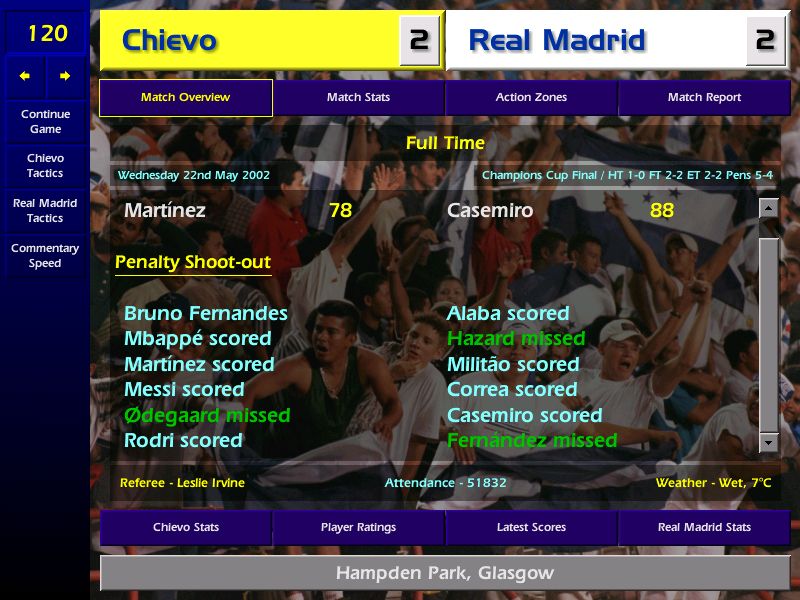This screenshot has width=800, height=600.
Task: Show Player Ratings
Action: coord(358,527)
